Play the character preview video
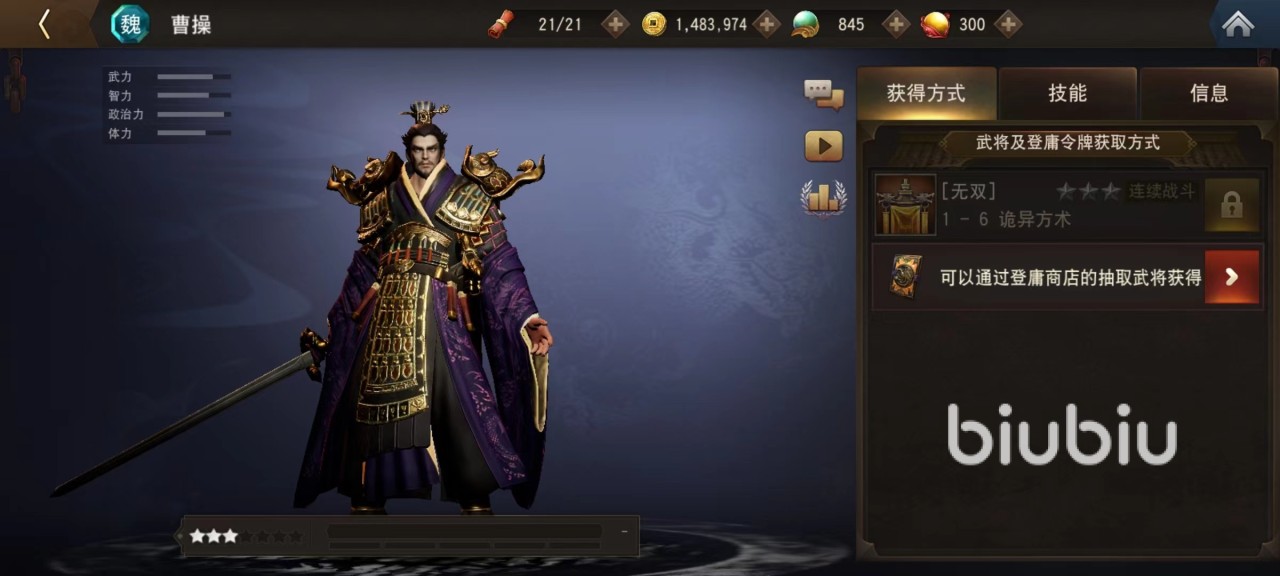 click(x=823, y=146)
